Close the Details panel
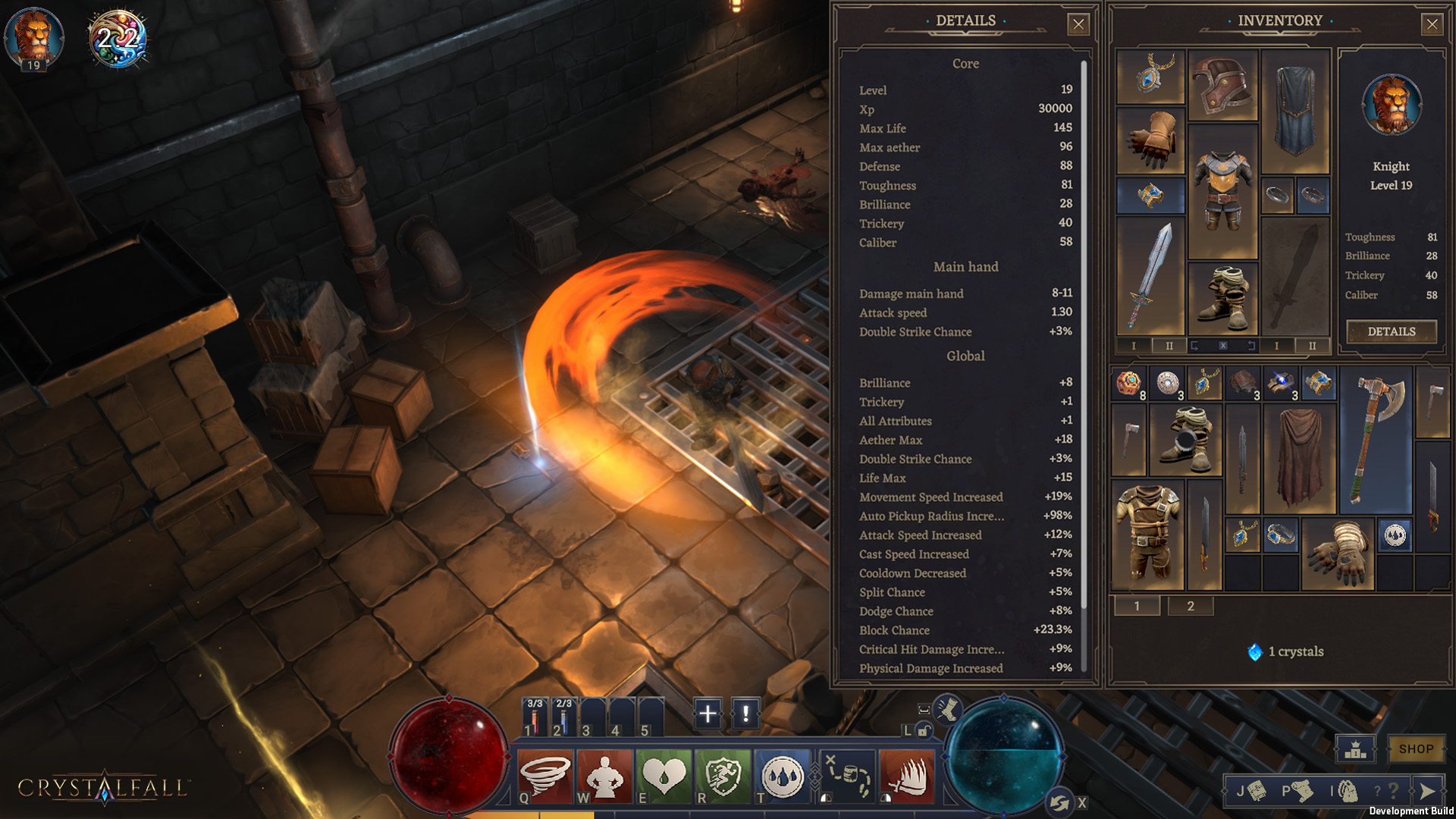The image size is (1456, 819). [1078, 24]
